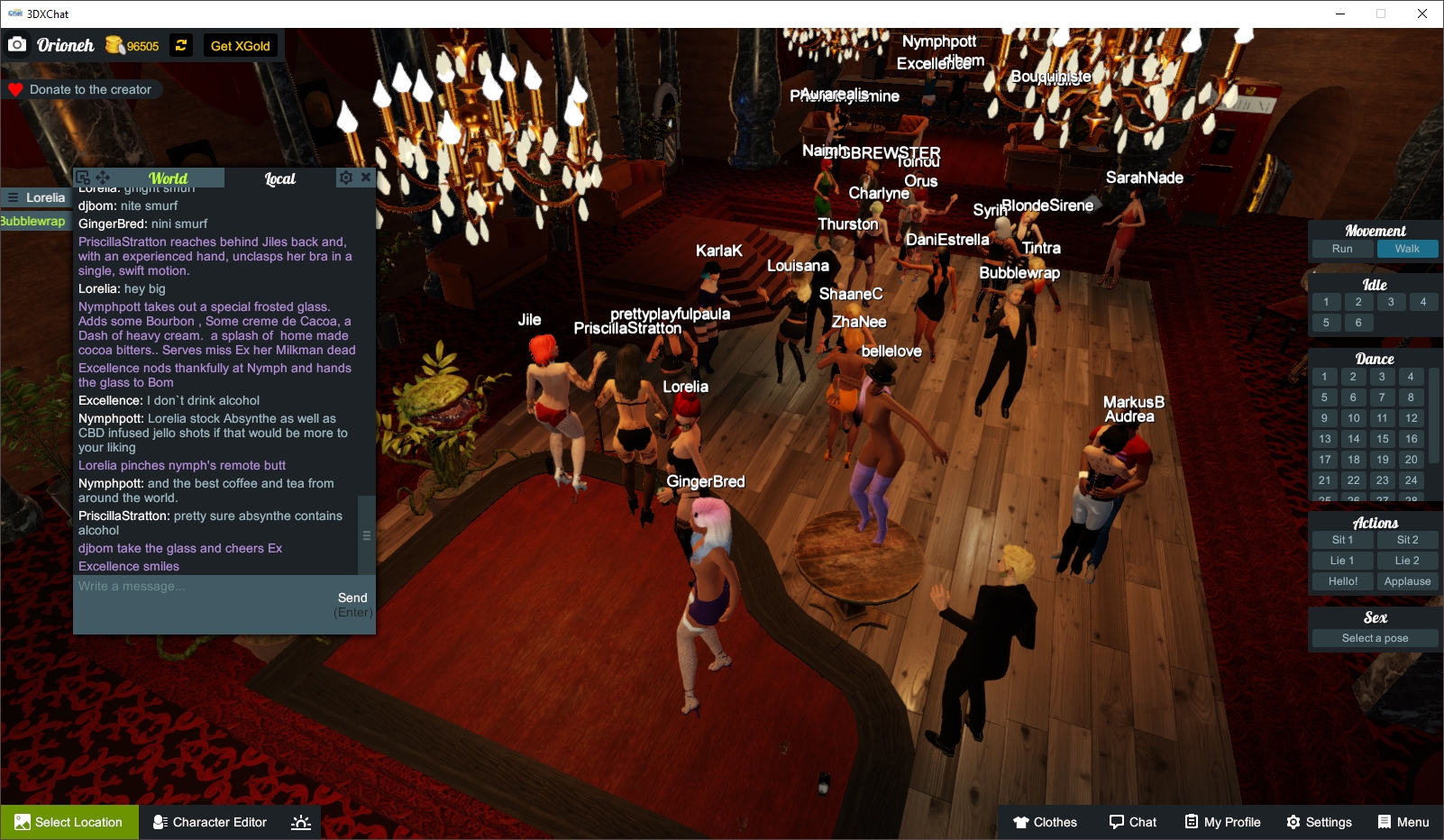1444x840 pixels.
Task: Switch to the World chat tab
Action: (169, 178)
